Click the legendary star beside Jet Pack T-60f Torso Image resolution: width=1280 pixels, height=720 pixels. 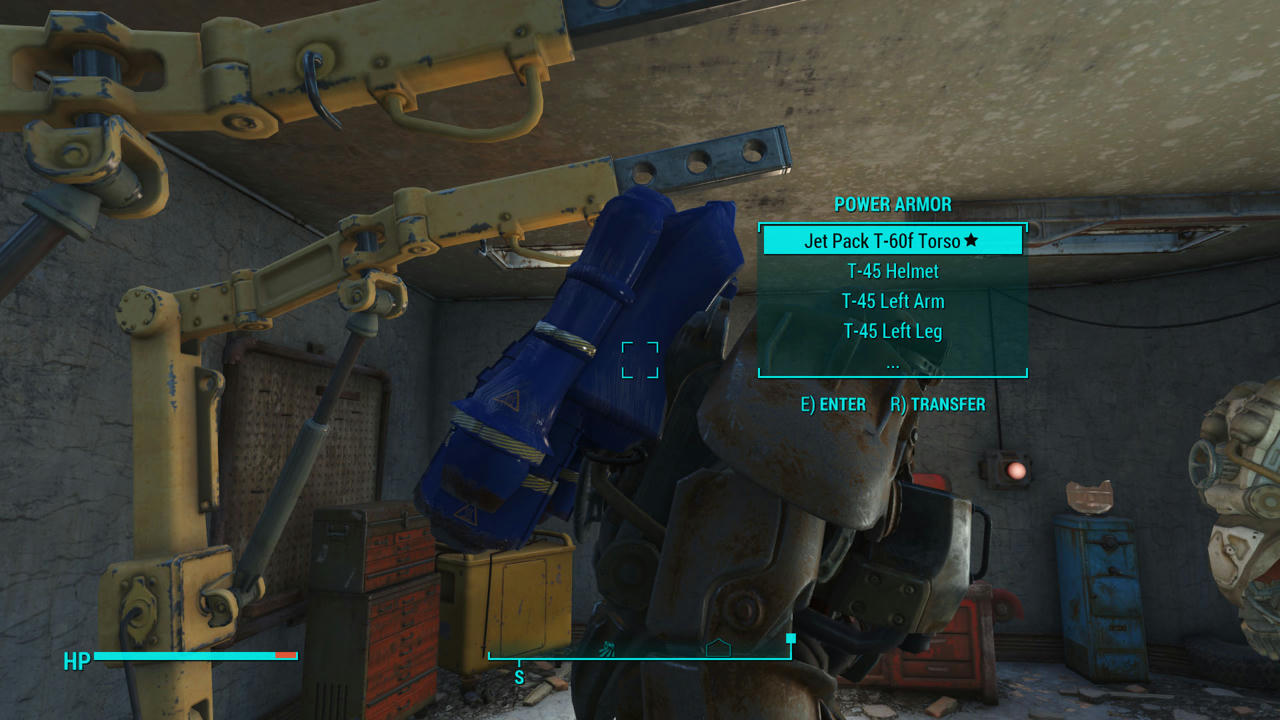[x=972, y=240]
